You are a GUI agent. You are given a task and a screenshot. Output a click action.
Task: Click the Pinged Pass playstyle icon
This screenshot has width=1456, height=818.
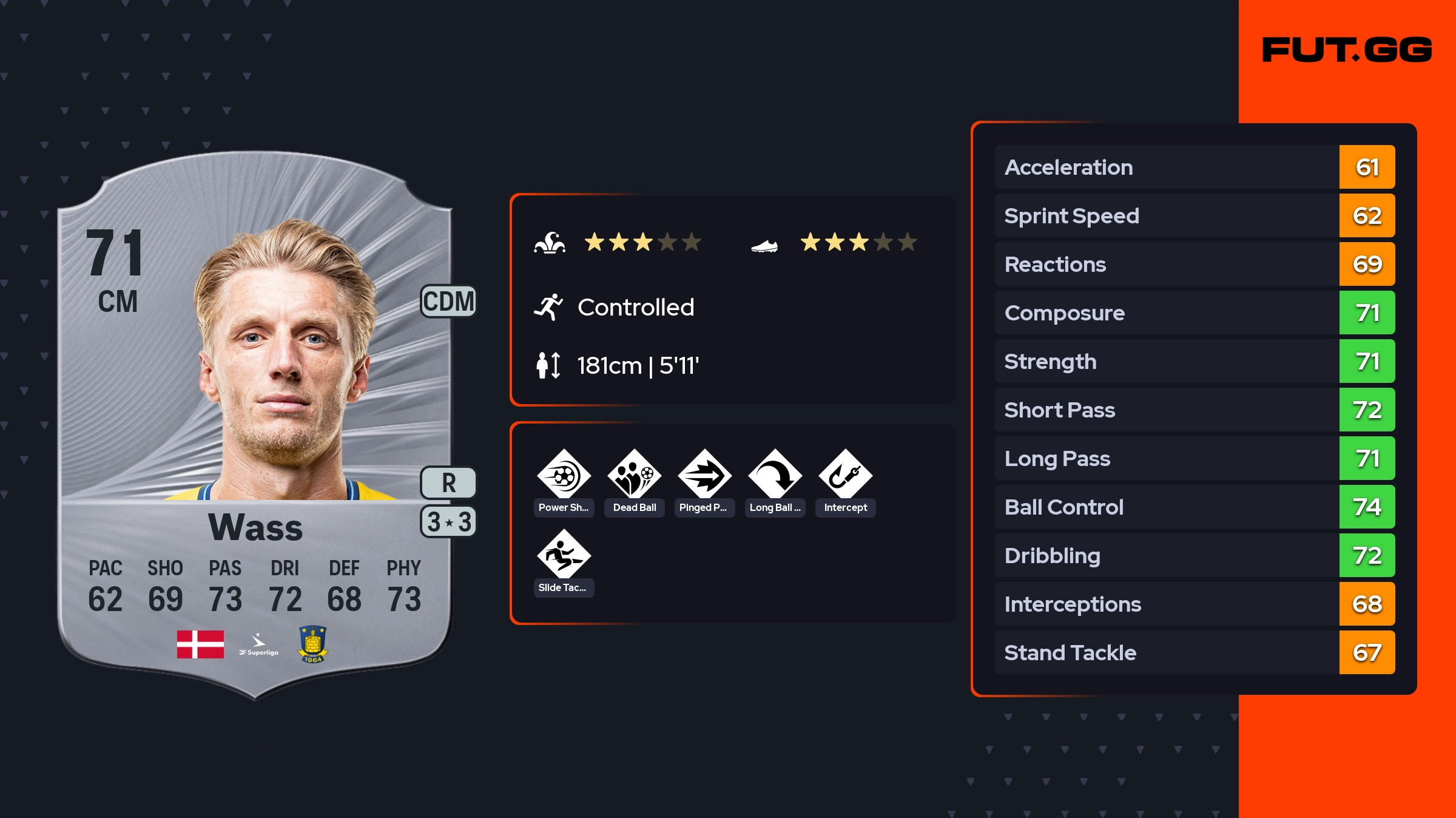[704, 475]
